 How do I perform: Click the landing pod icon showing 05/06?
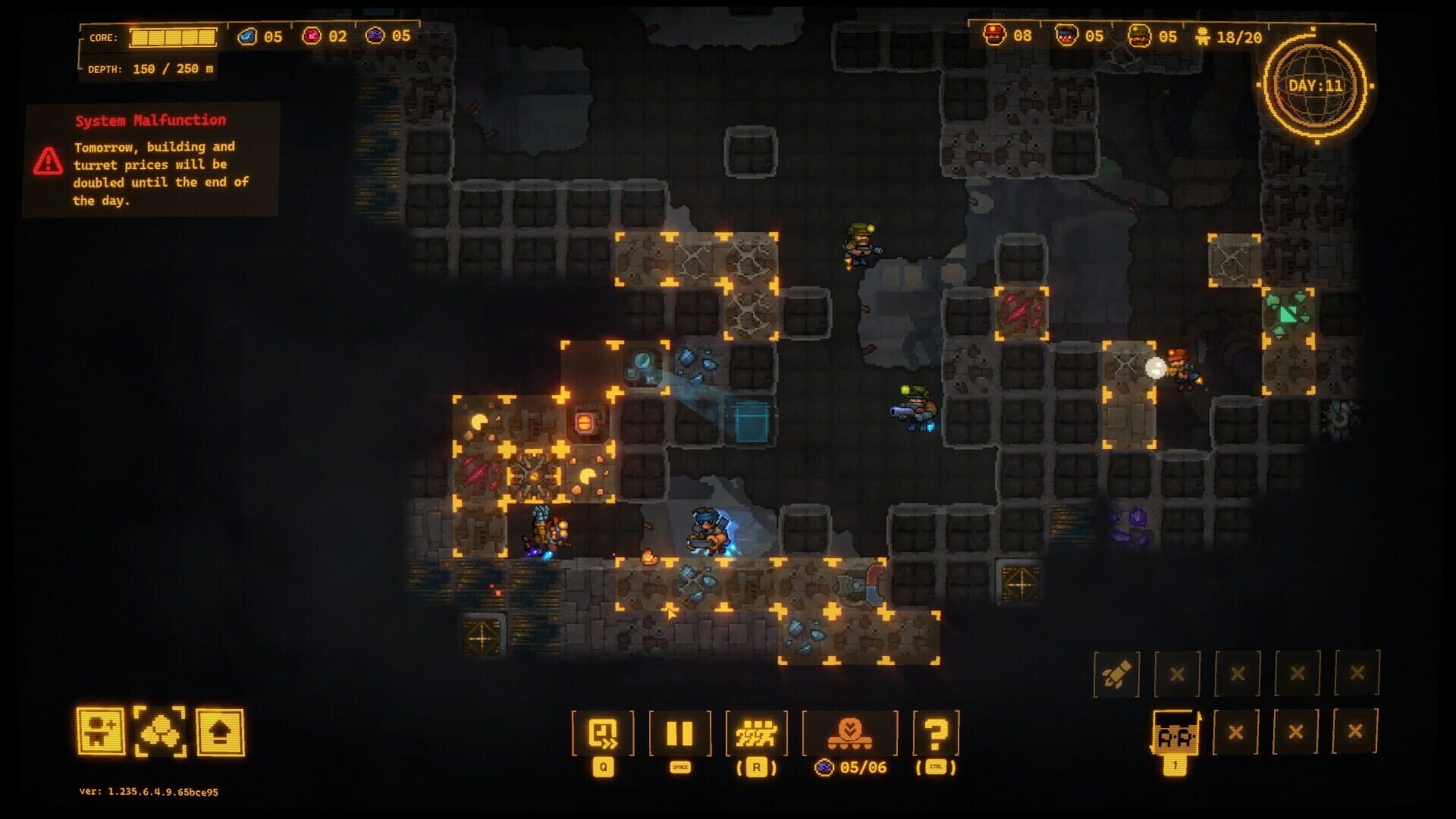click(851, 732)
